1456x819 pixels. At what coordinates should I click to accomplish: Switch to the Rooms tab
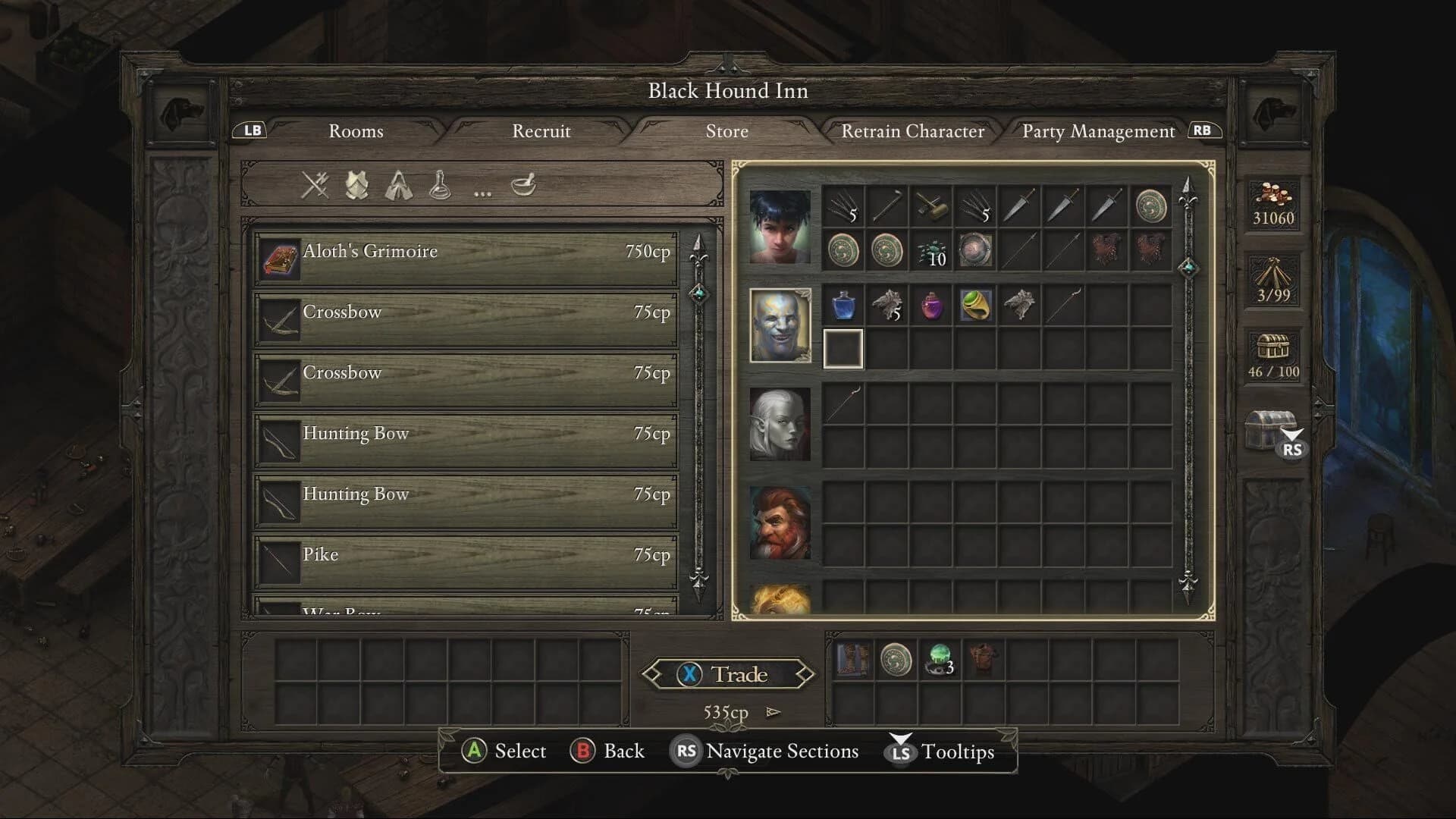355,131
